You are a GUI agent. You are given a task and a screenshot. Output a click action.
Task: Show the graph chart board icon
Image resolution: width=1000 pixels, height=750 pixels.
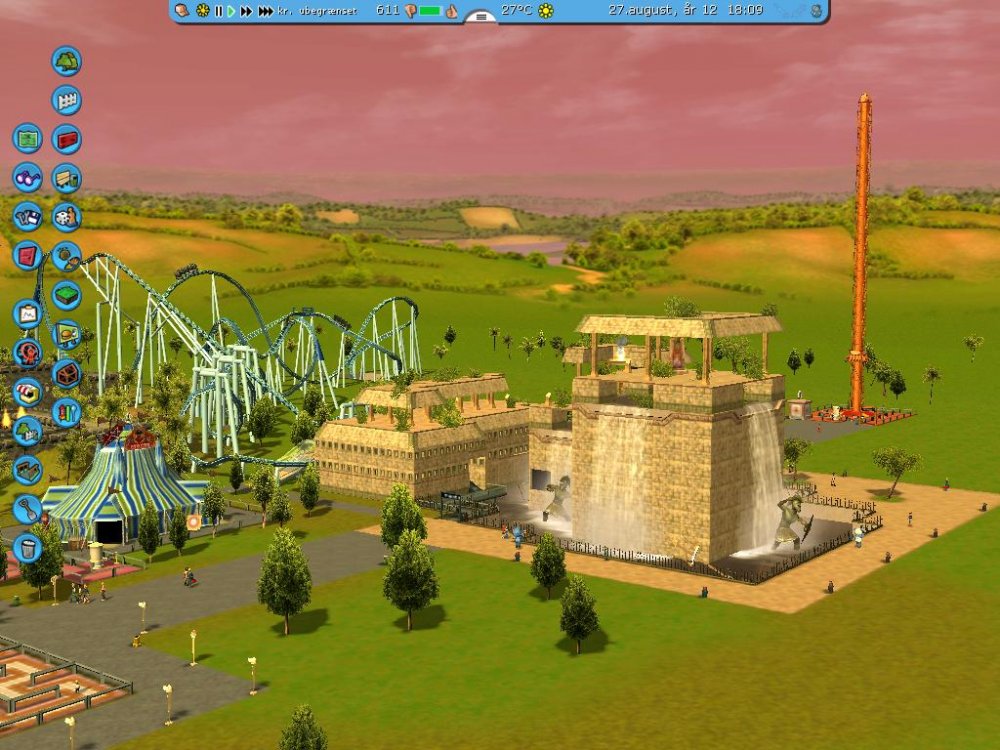coord(27,314)
